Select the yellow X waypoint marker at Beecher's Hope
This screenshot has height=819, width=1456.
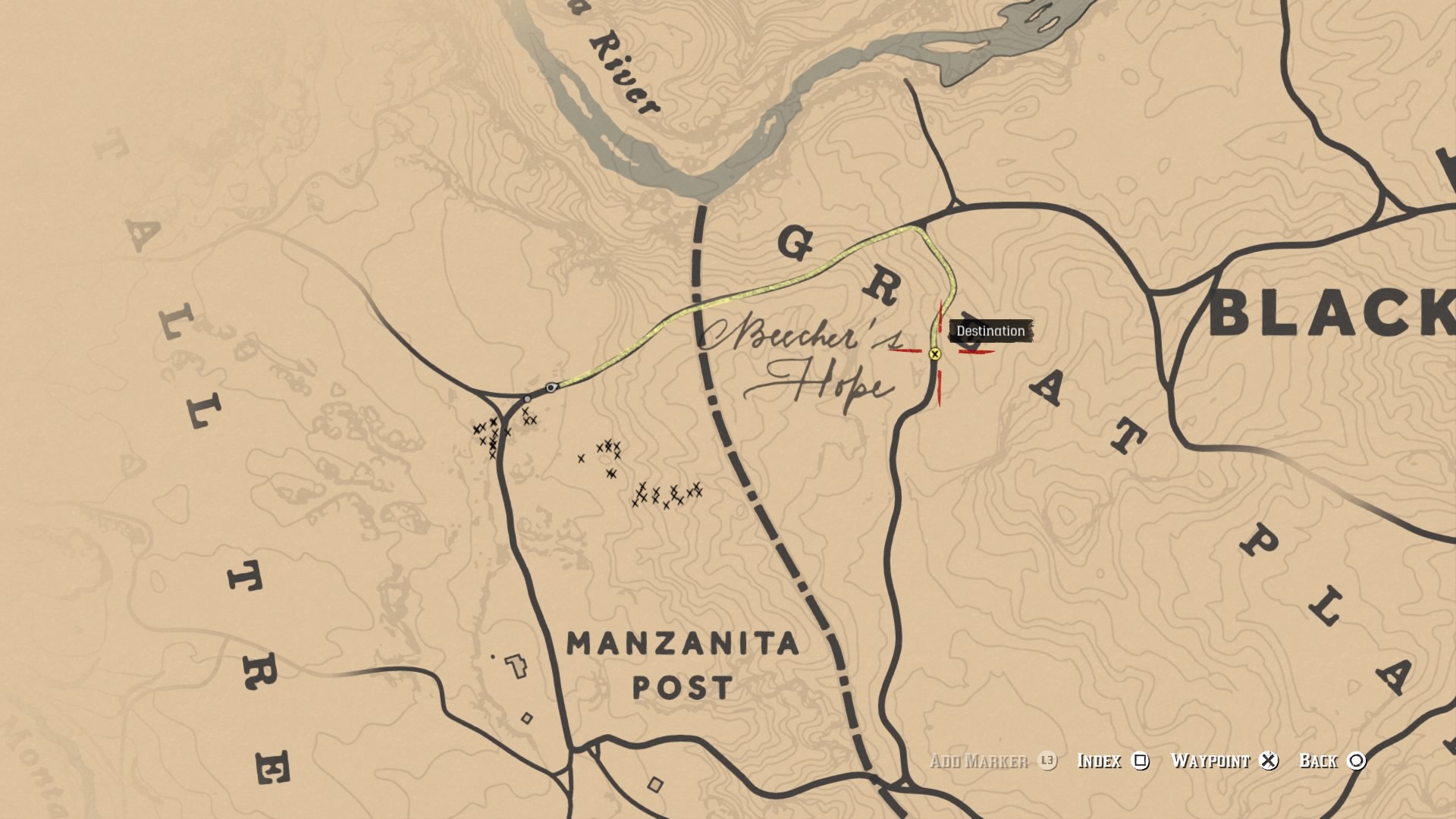934,354
